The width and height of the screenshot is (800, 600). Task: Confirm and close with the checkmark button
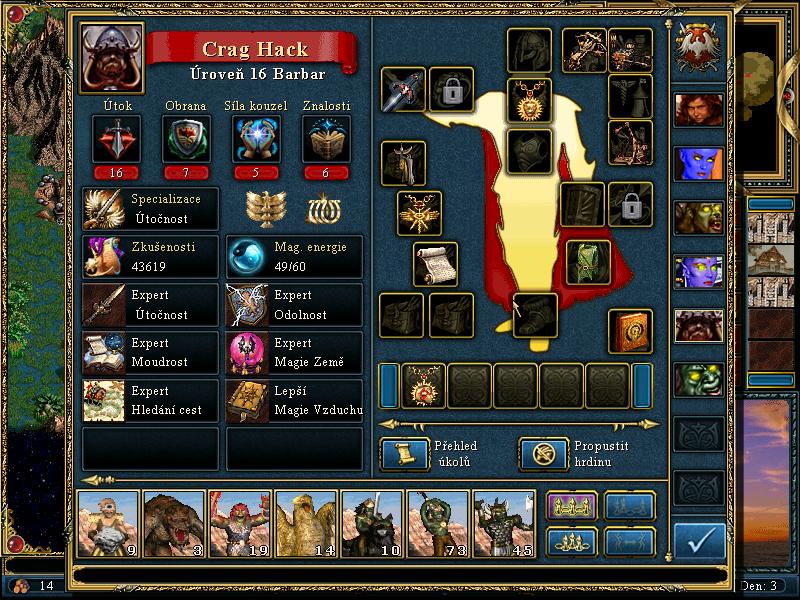point(699,540)
